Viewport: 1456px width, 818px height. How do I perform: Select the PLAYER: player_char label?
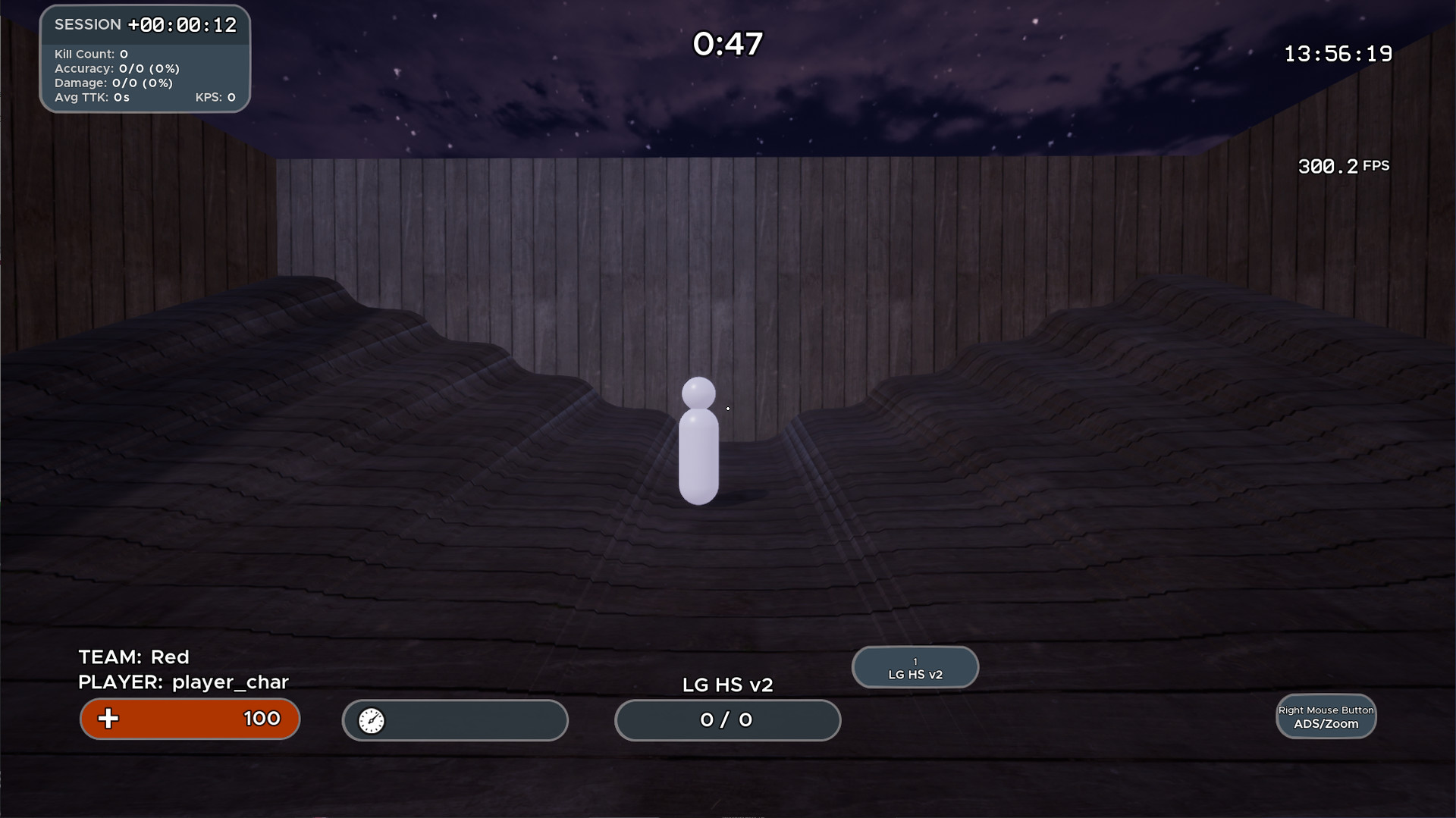click(x=182, y=682)
